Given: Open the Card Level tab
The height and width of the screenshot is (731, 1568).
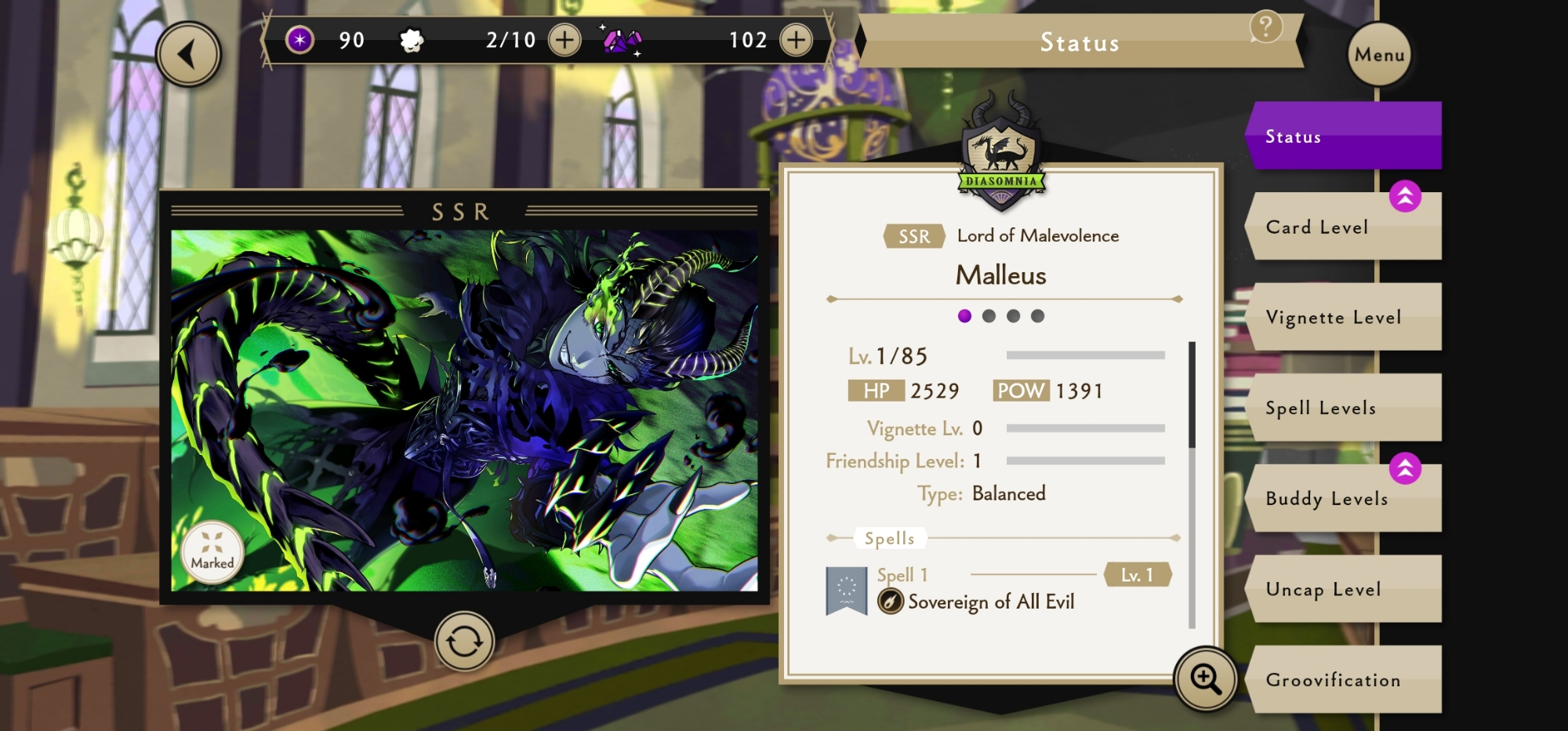Looking at the screenshot, I should (1344, 227).
